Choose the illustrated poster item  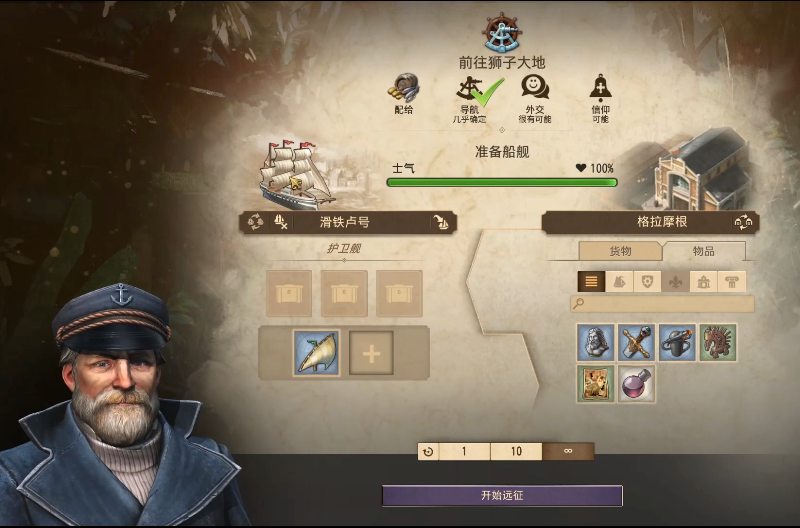point(595,383)
